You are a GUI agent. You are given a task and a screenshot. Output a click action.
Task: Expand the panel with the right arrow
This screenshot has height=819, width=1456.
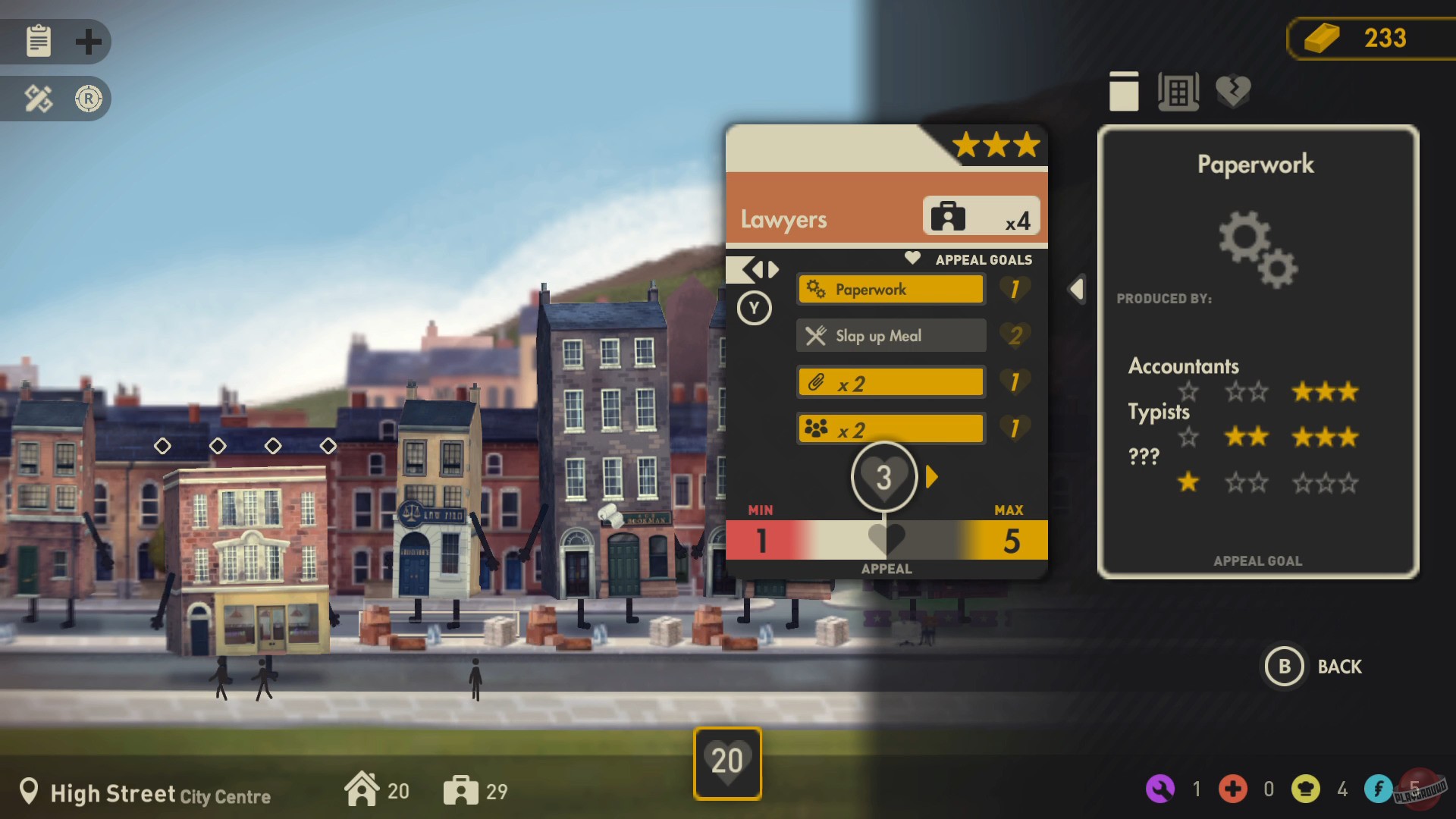(934, 478)
